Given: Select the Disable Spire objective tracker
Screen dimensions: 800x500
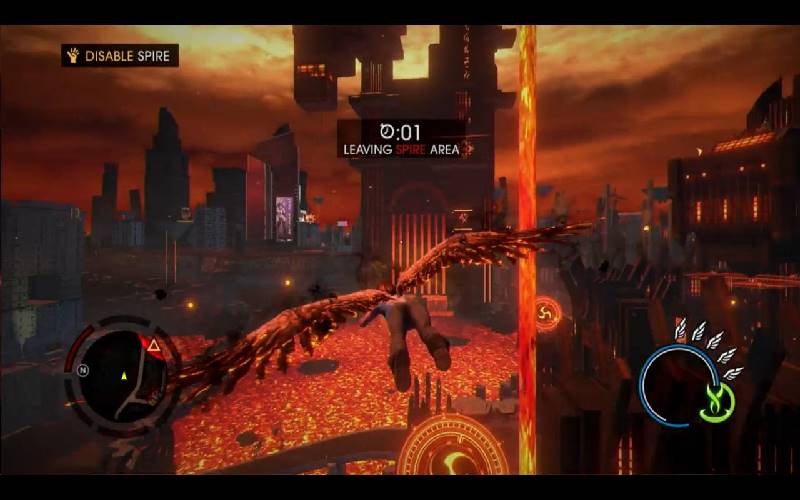Looking at the screenshot, I should pos(120,55).
